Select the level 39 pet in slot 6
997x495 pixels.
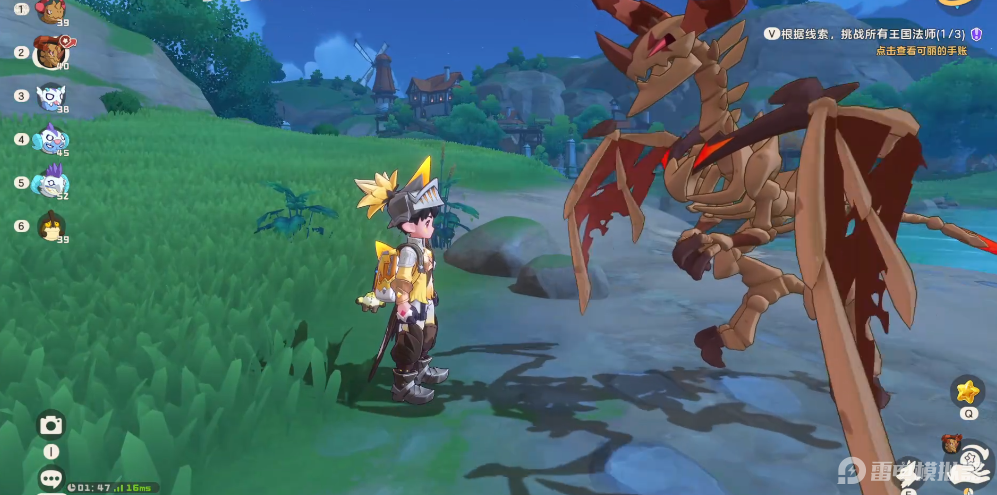point(50,226)
